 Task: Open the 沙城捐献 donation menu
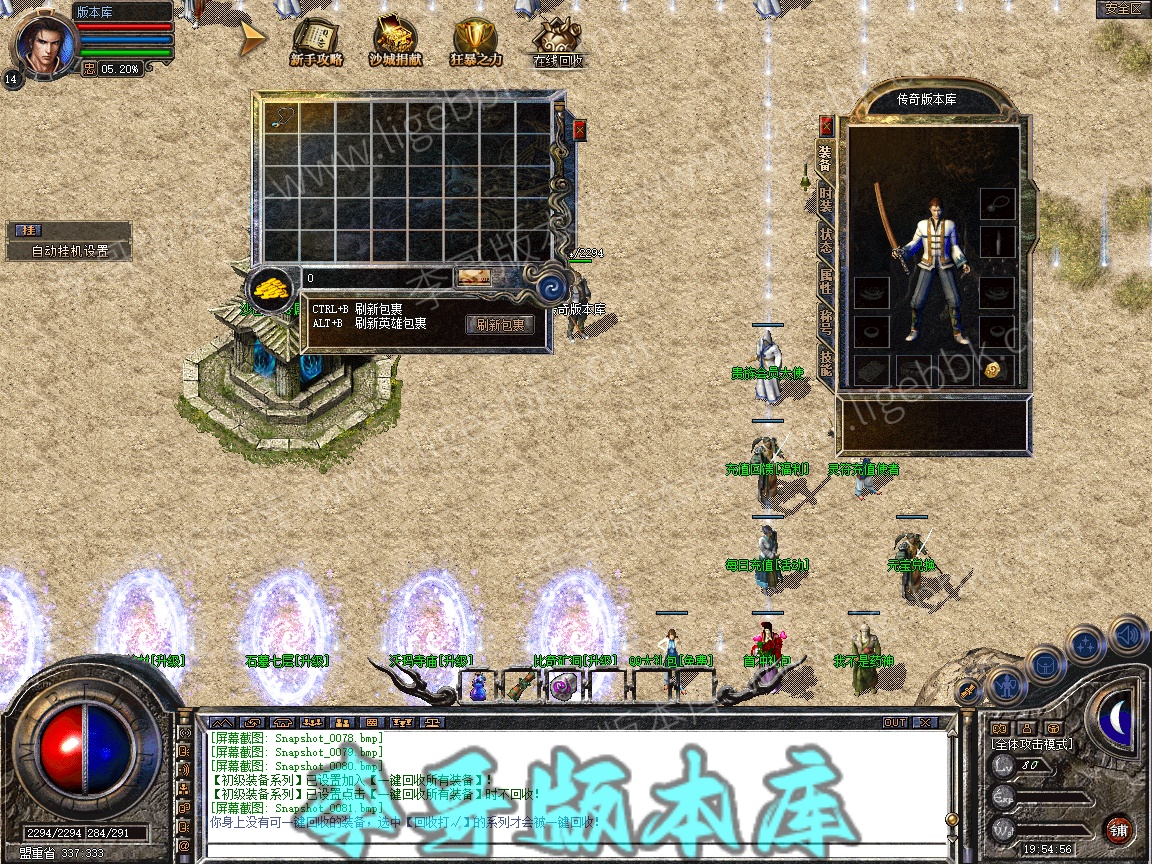(x=395, y=42)
